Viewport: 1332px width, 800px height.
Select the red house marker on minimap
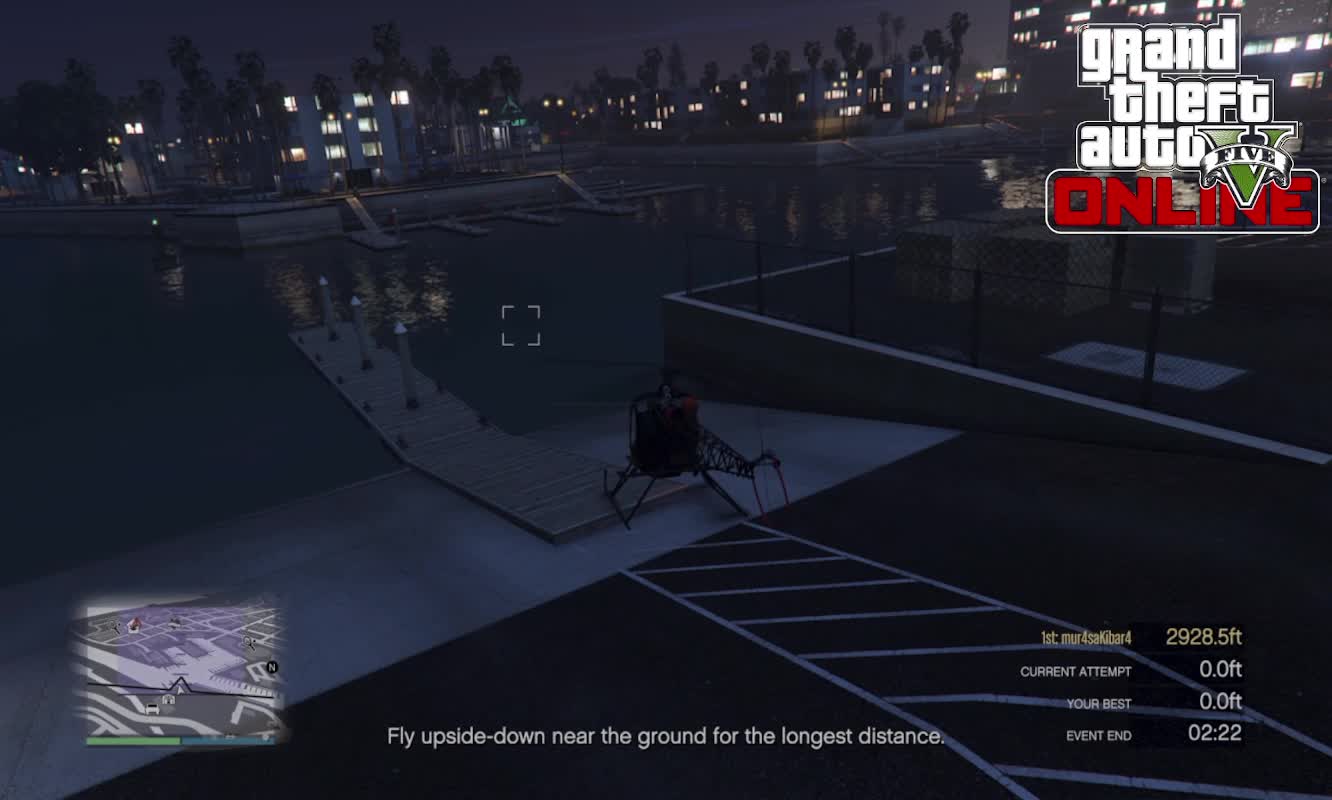point(134,625)
